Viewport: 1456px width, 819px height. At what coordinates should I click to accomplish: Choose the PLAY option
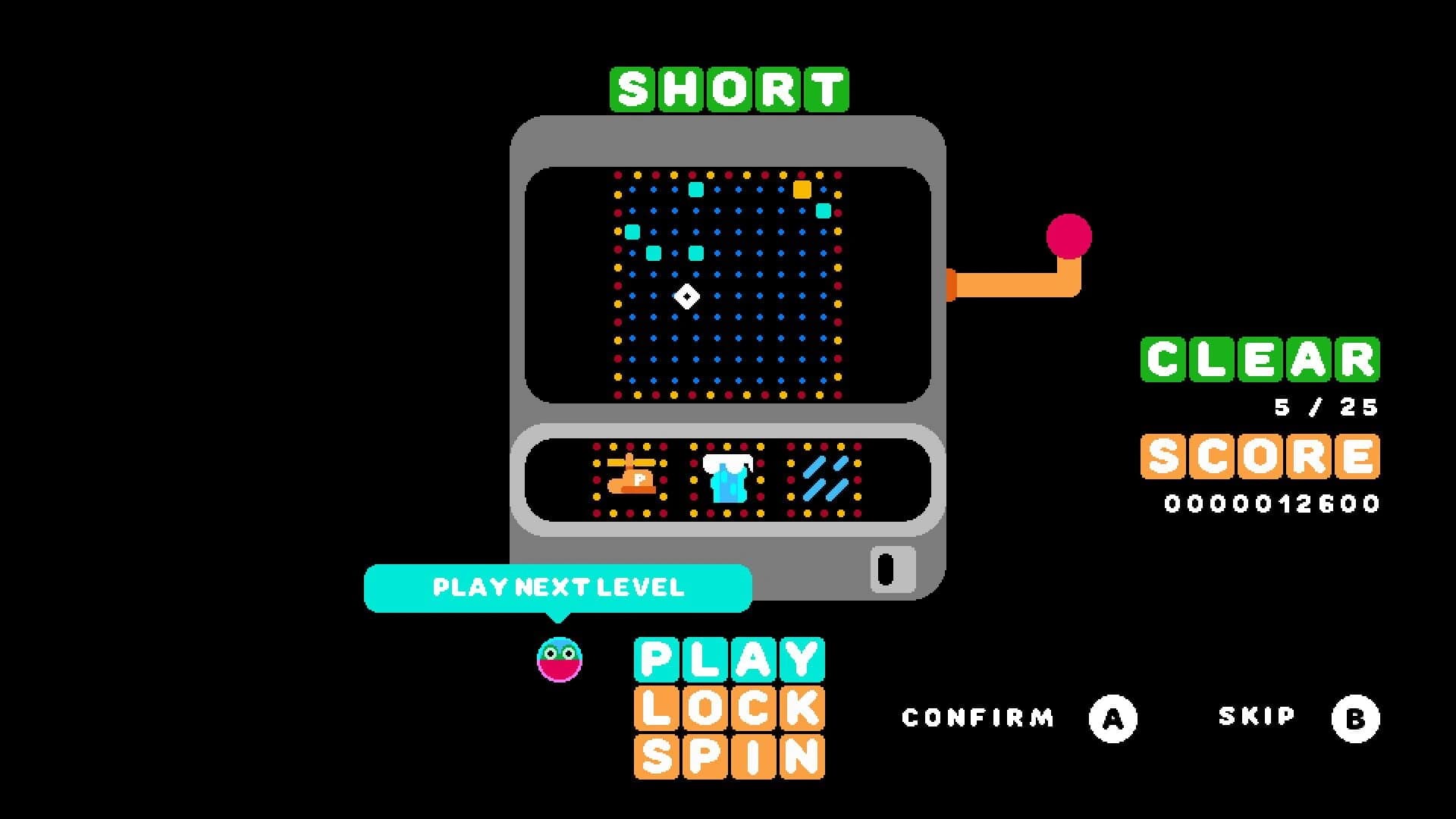(728, 658)
